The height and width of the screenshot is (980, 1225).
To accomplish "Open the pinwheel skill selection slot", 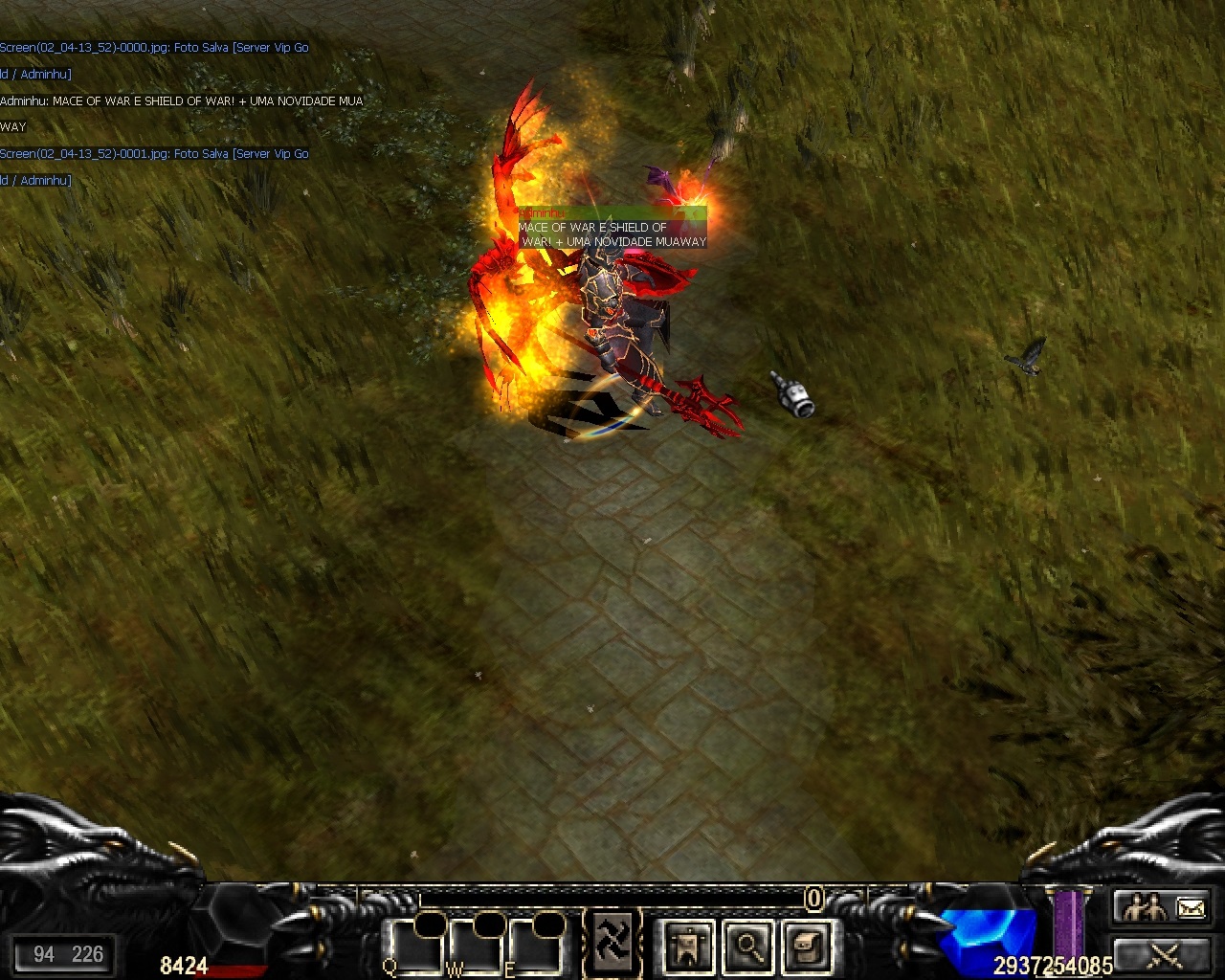I will coord(610,944).
